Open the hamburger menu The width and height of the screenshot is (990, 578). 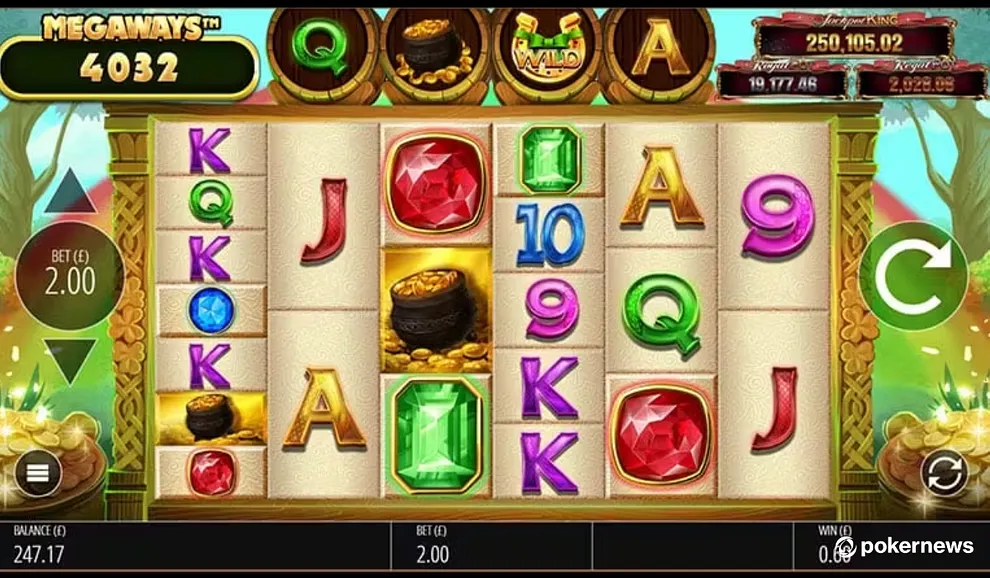point(38,473)
